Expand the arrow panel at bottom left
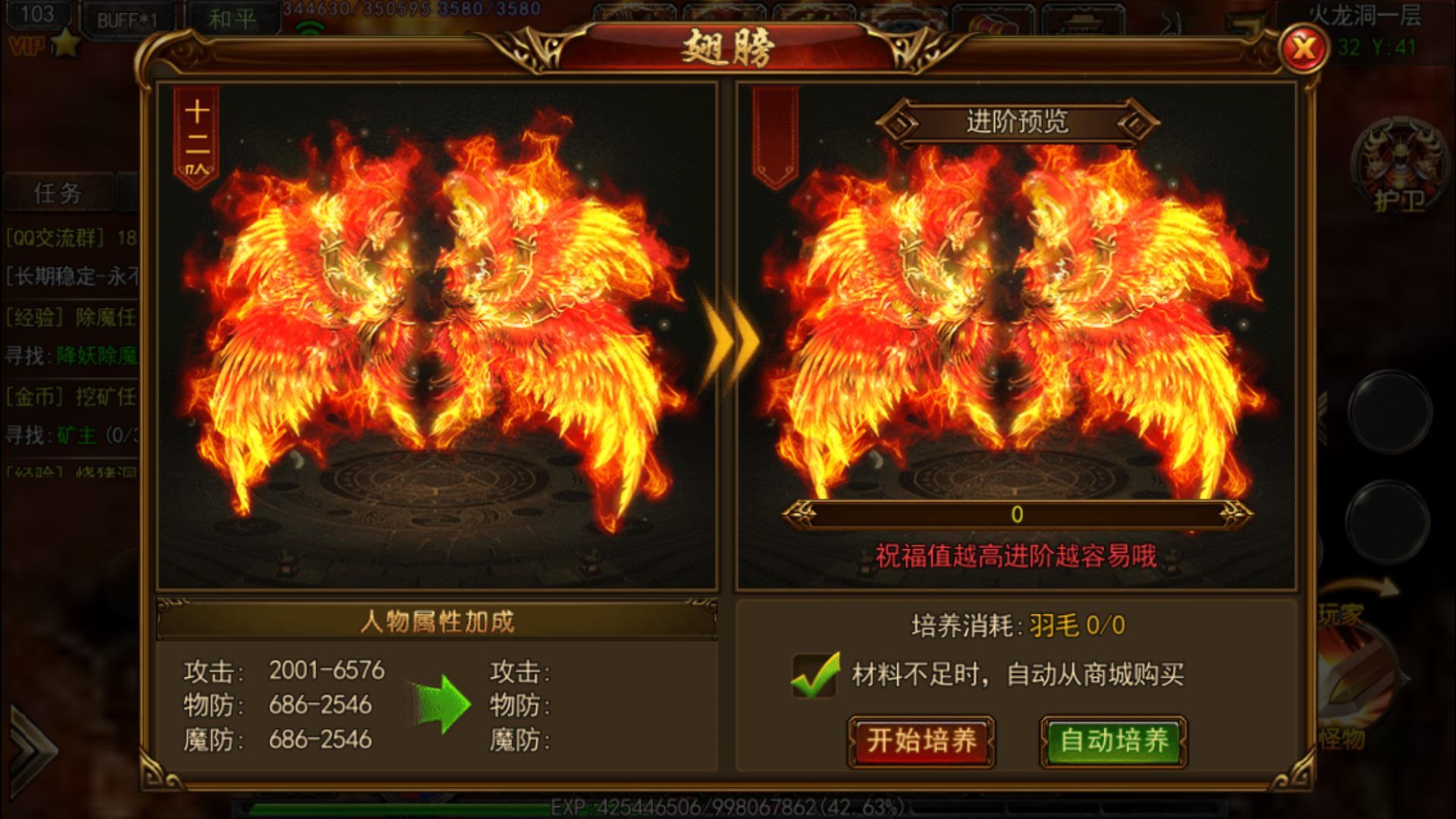The image size is (1456, 819). pos(30,748)
